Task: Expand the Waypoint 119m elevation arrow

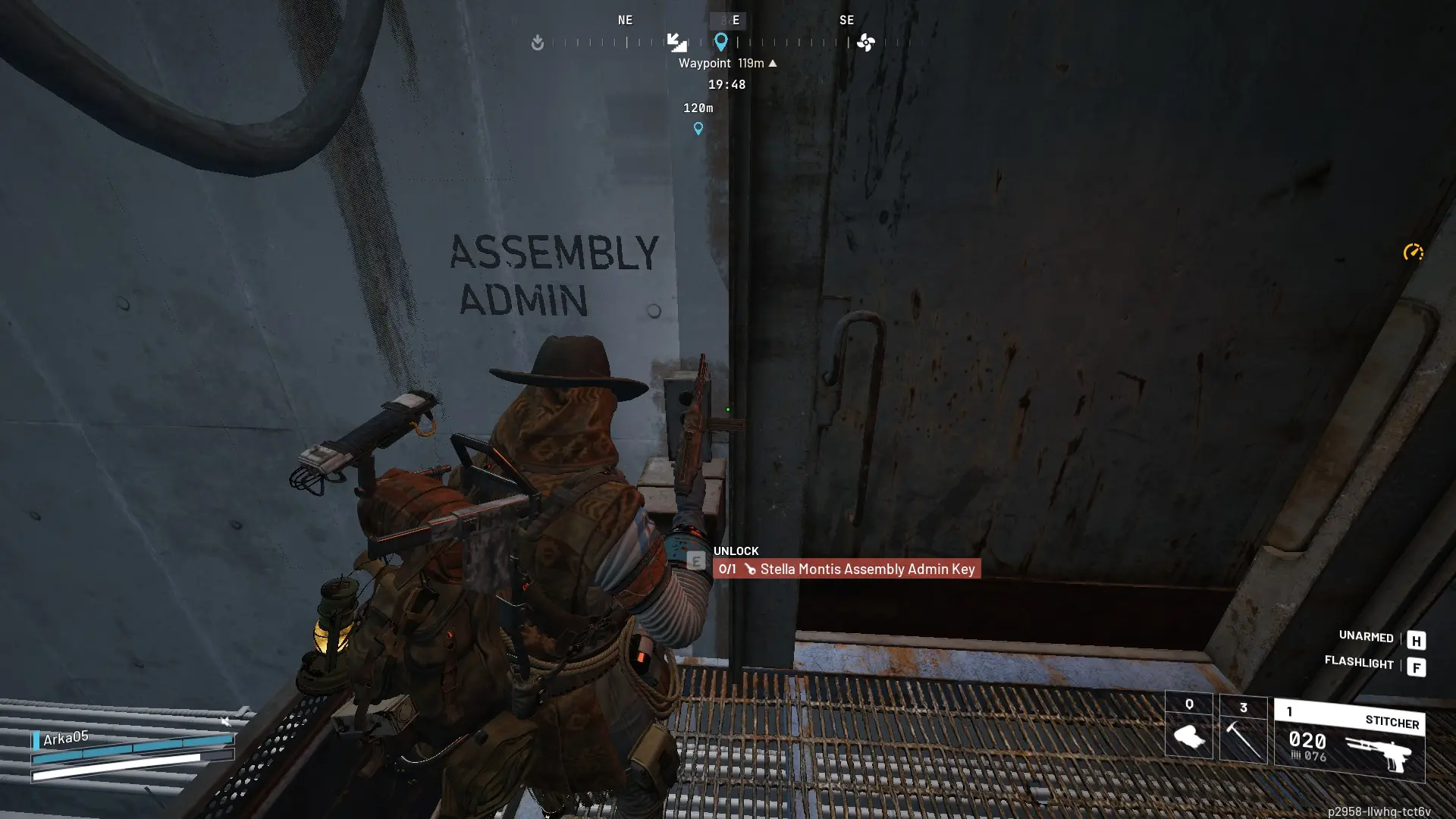Action: tap(773, 64)
